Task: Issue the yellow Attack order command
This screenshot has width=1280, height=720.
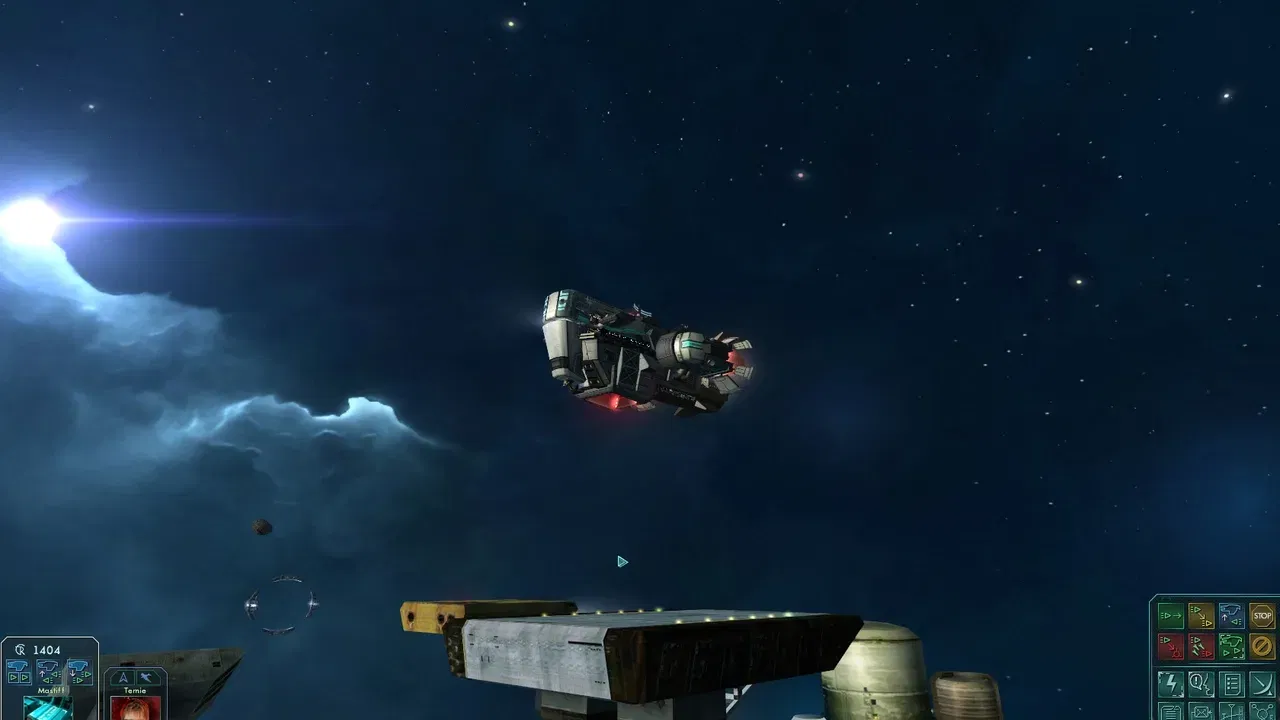Action: 1201,615
